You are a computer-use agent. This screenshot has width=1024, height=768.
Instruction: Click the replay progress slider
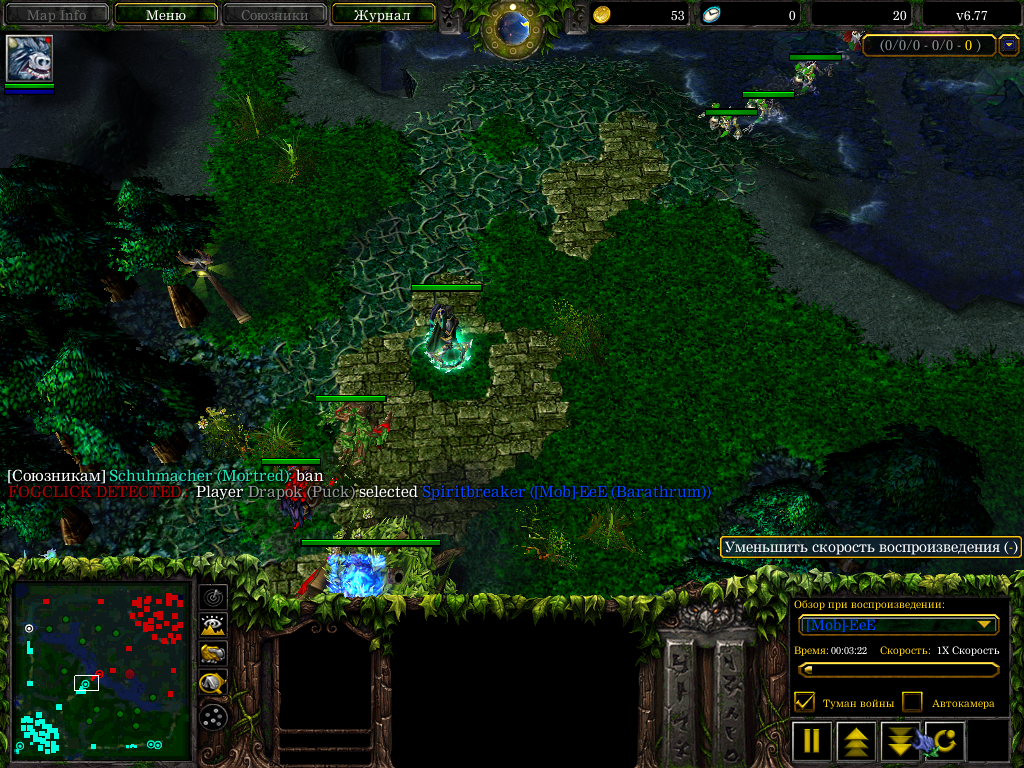pos(899,670)
